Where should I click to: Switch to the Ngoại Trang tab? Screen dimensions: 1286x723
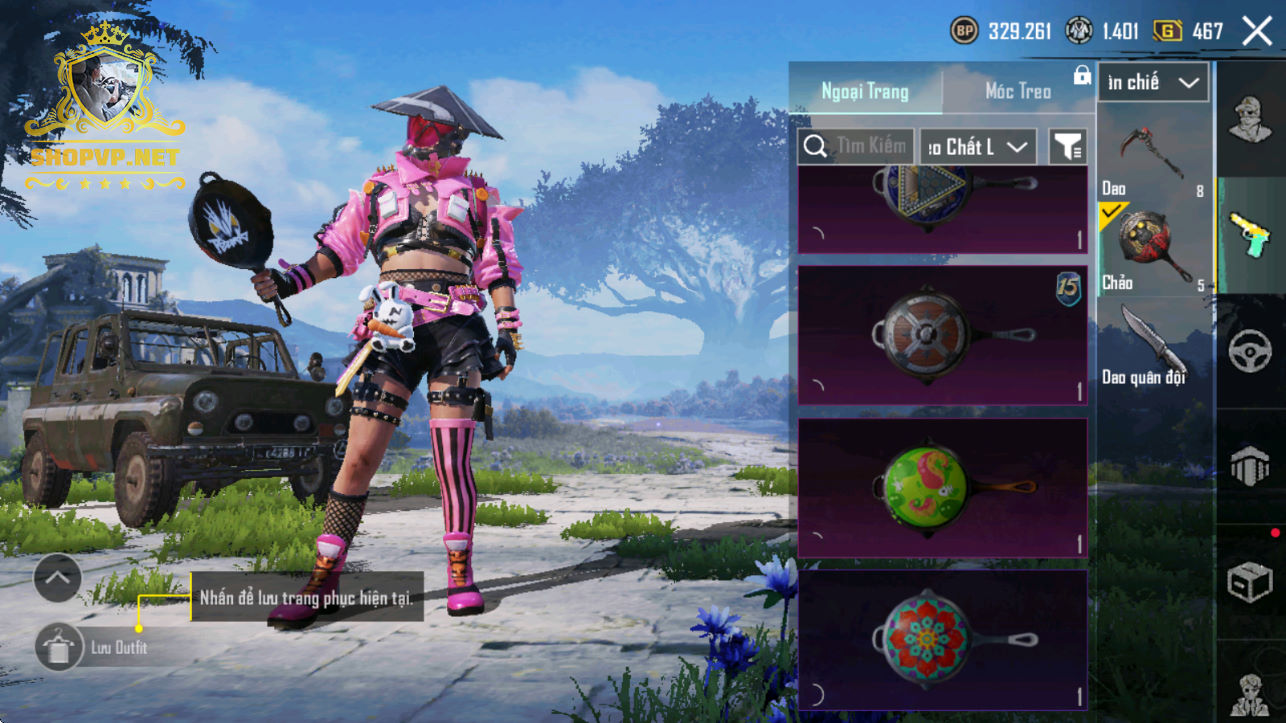865,91
